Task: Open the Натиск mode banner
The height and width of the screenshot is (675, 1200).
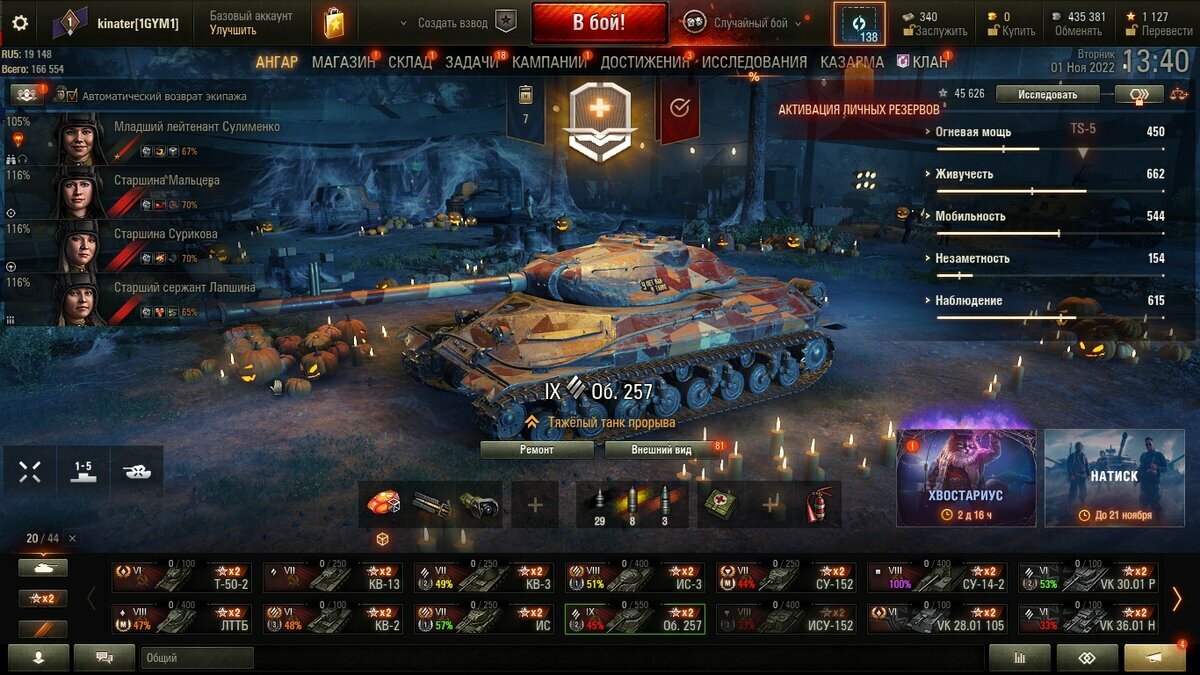Action: [x=1114, y=478]
